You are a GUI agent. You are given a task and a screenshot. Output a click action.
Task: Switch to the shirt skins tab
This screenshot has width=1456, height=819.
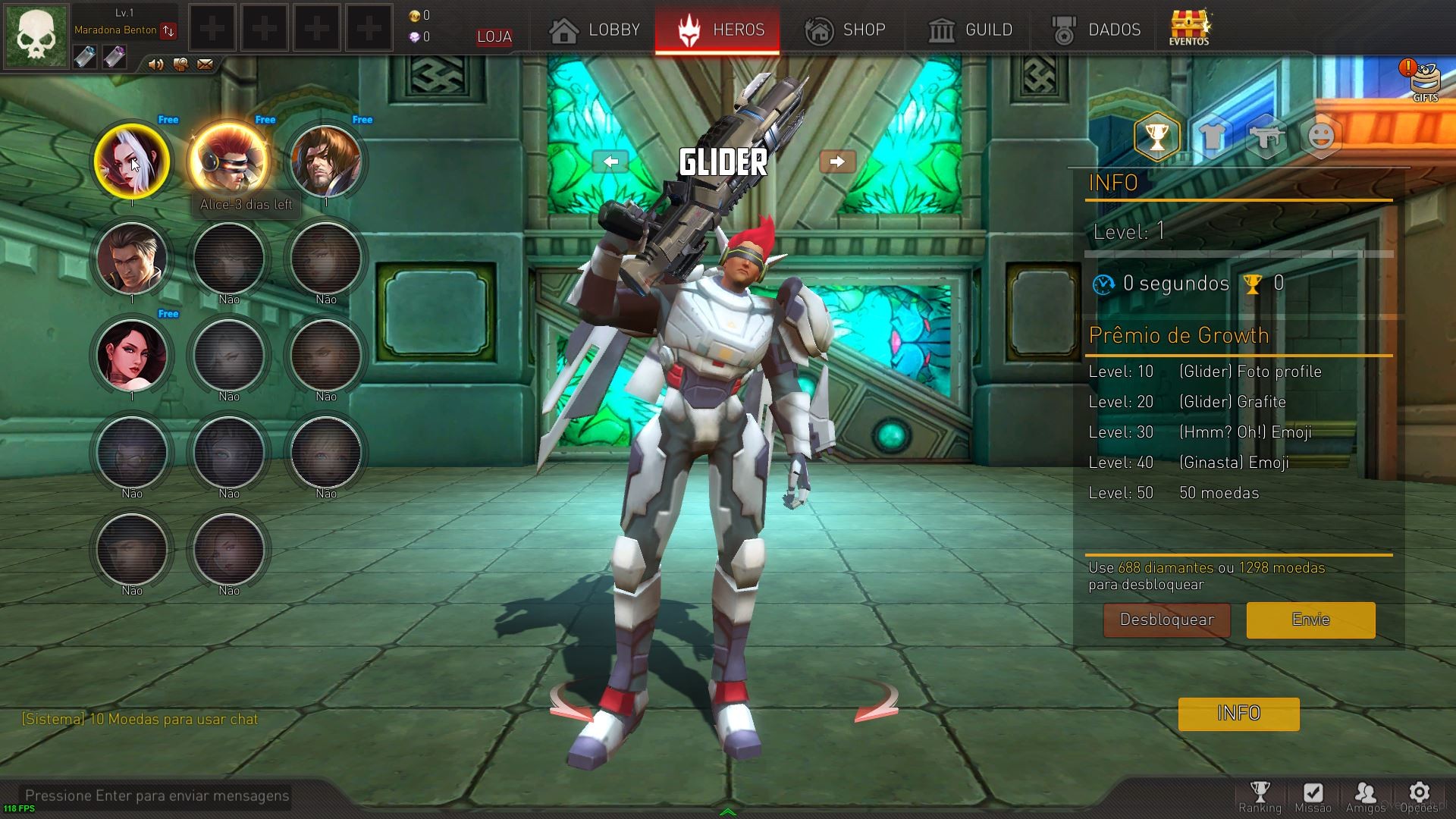point(1212,137)
